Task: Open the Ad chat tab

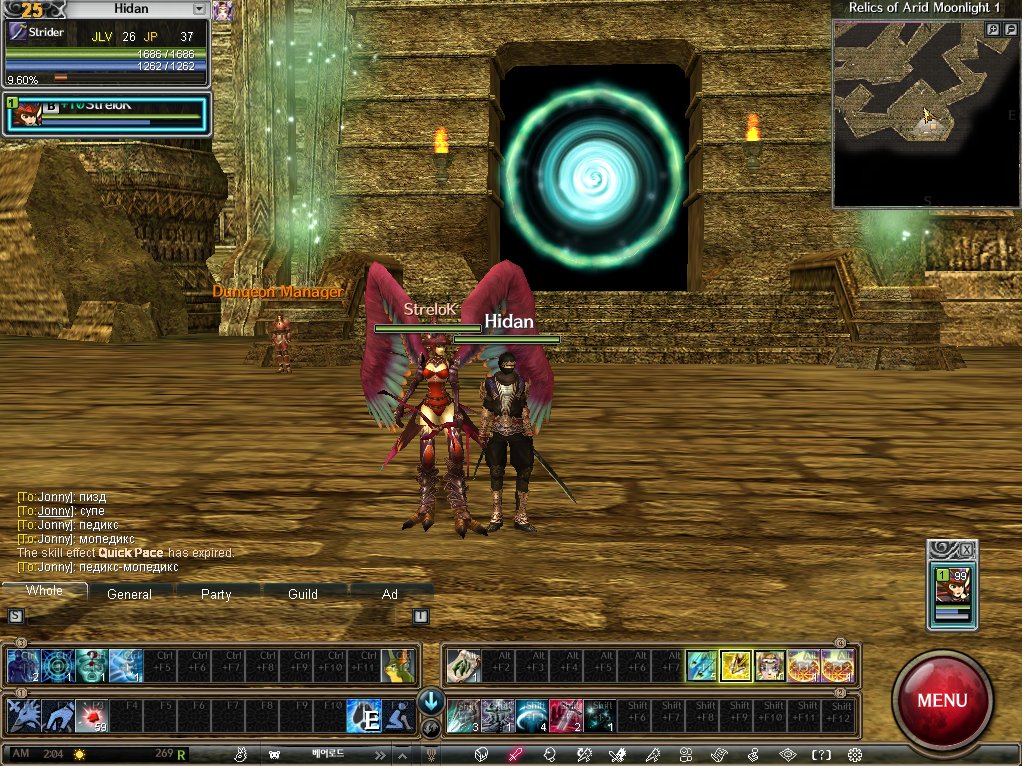Action: click(x=390, y=594)
